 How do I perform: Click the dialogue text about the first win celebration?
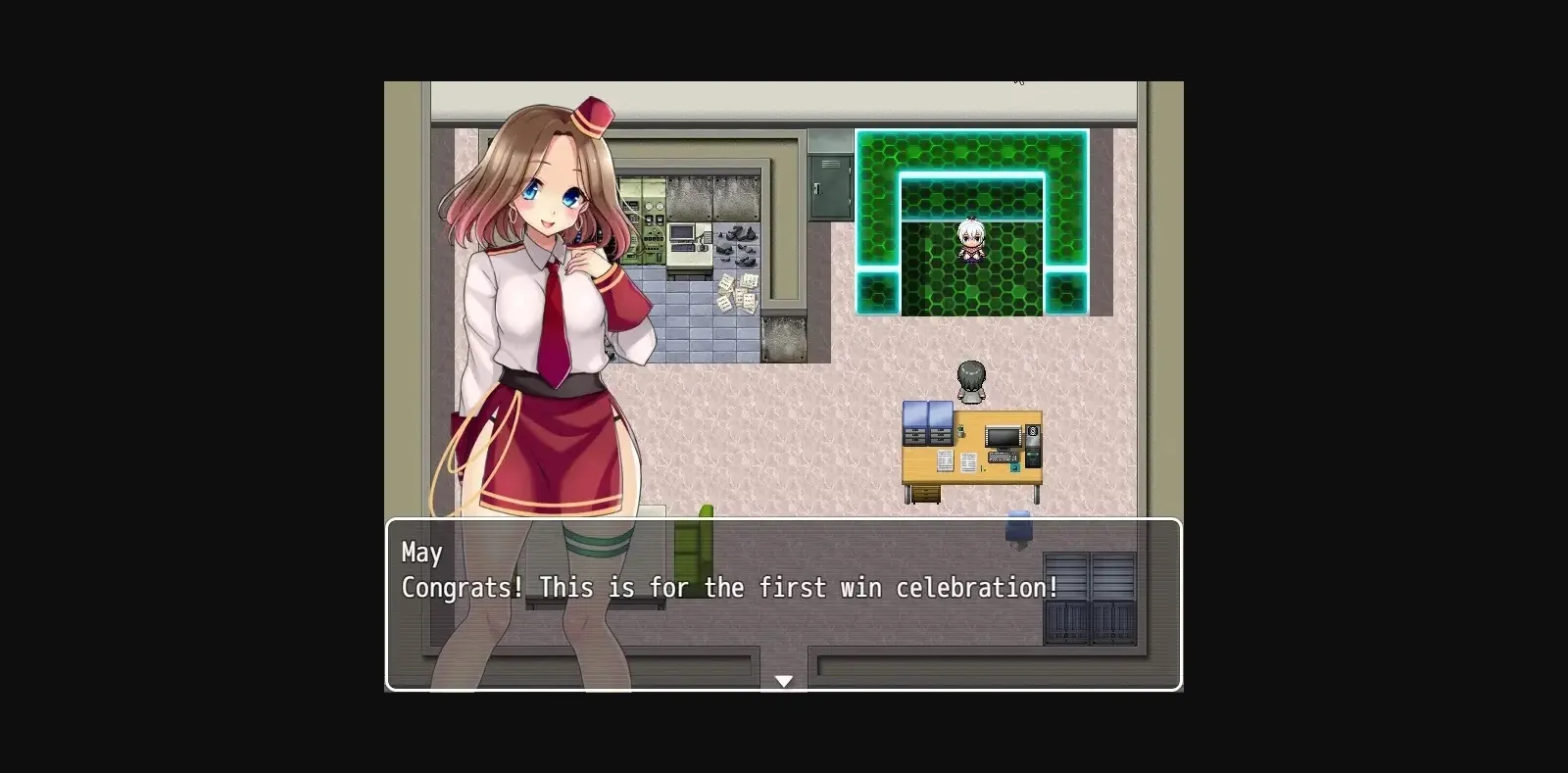tap(727, 588)
